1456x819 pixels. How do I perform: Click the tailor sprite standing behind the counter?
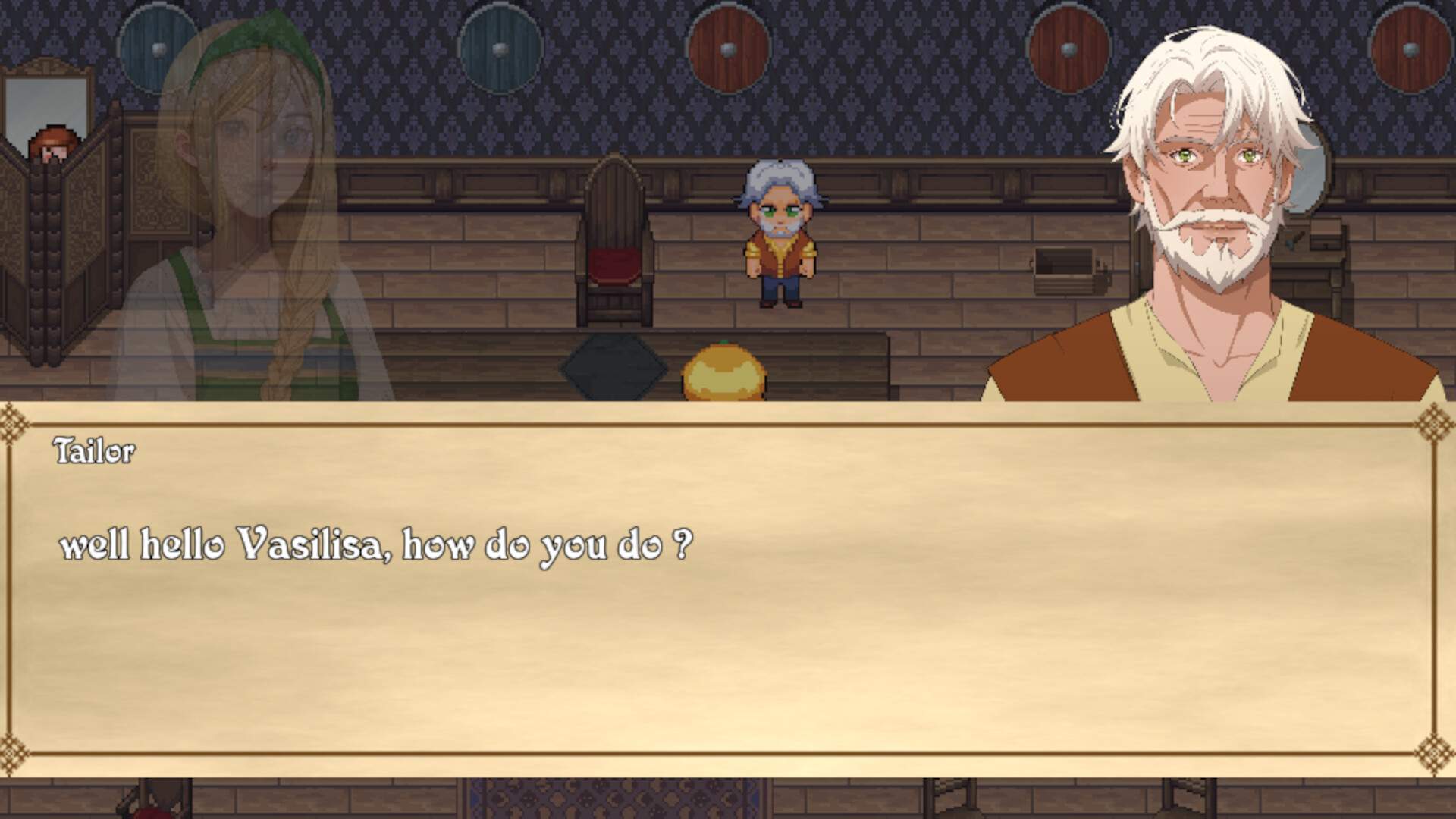tap(781, 235)
